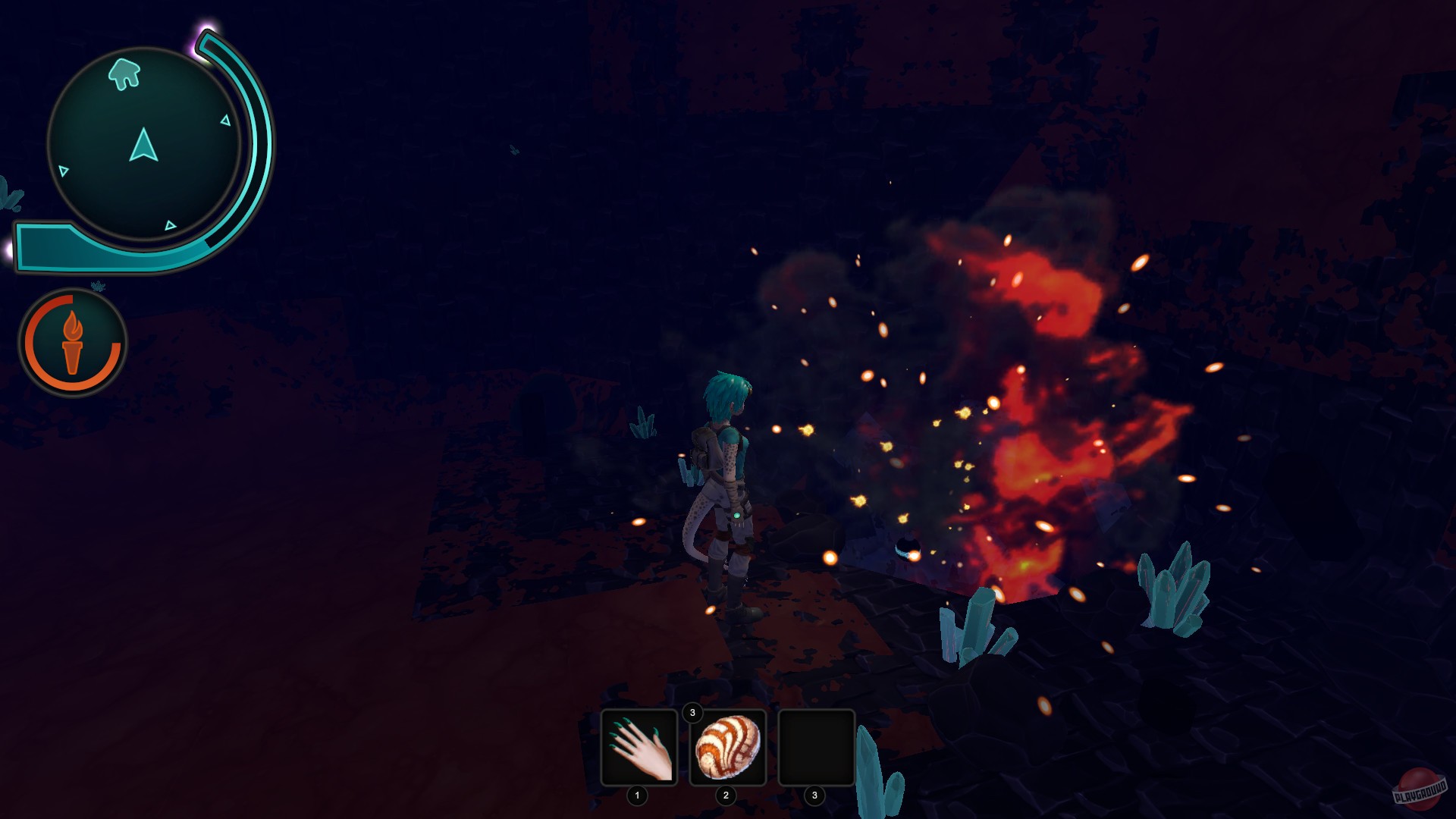Screen dimensions: 1456x819
Task: Click the house marker on the minimap
Action: (125, 72)
